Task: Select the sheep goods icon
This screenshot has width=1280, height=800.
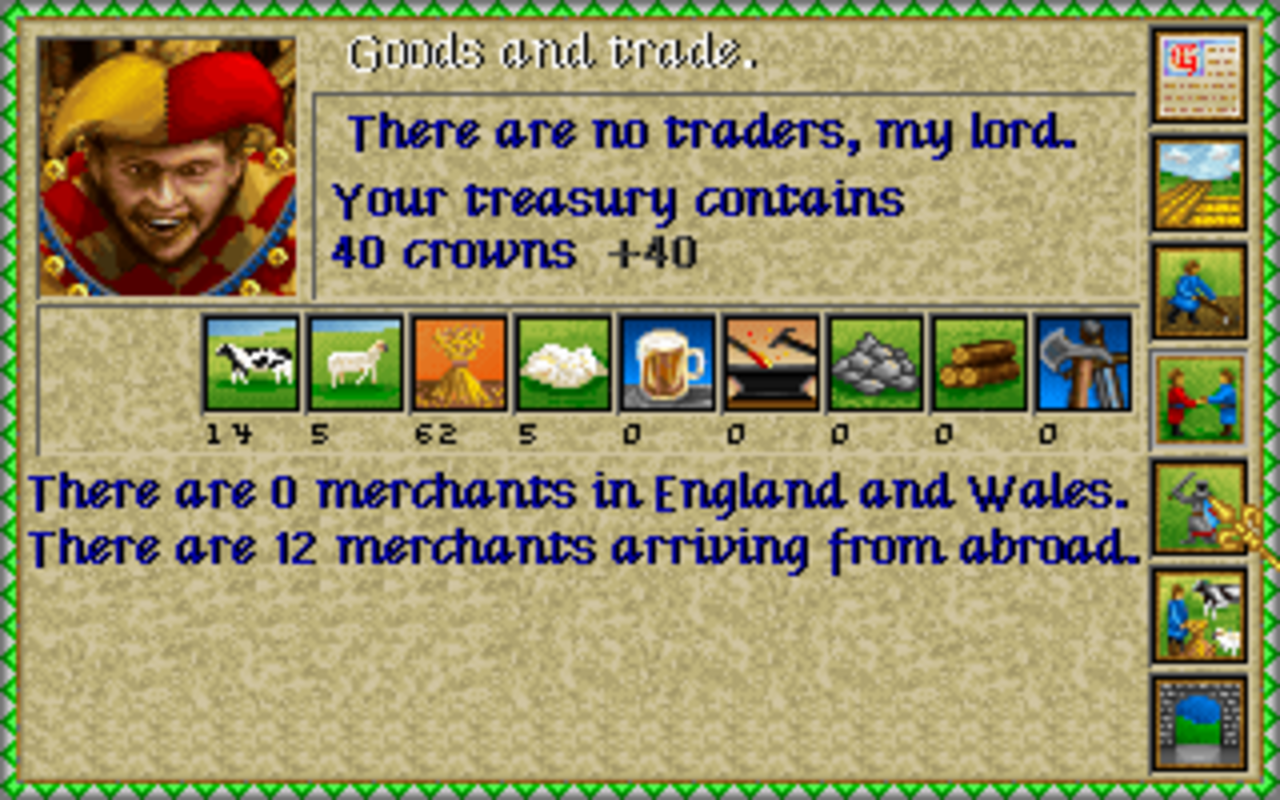Action: click(x=355, y=364)
